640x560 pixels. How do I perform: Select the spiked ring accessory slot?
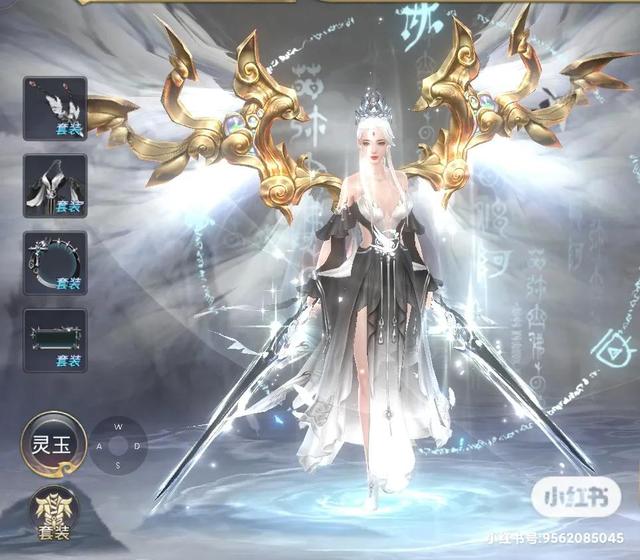tap(55, 263)
